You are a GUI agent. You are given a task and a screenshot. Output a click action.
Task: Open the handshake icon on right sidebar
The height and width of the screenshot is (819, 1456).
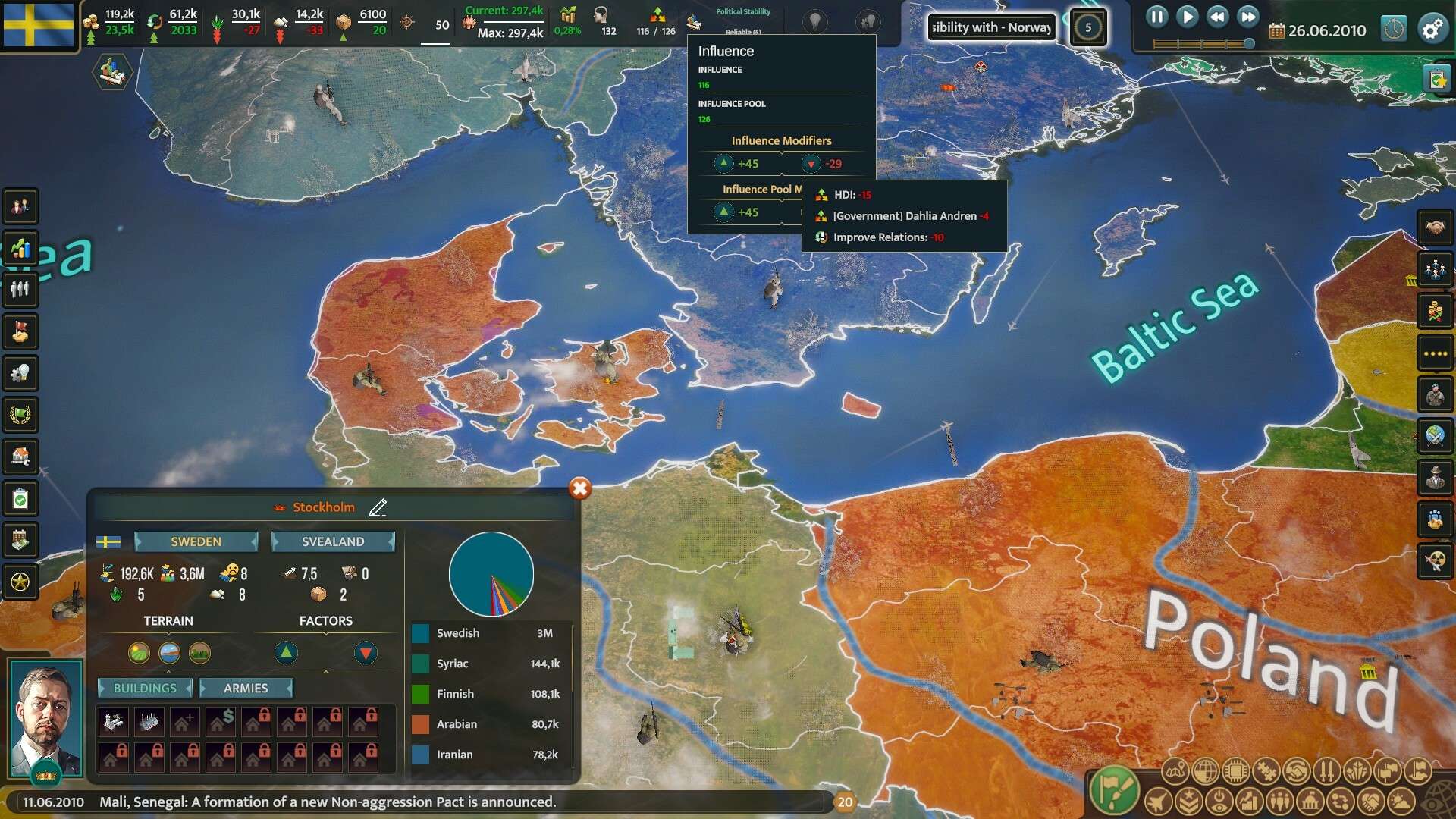click(x=1435, y=227)
